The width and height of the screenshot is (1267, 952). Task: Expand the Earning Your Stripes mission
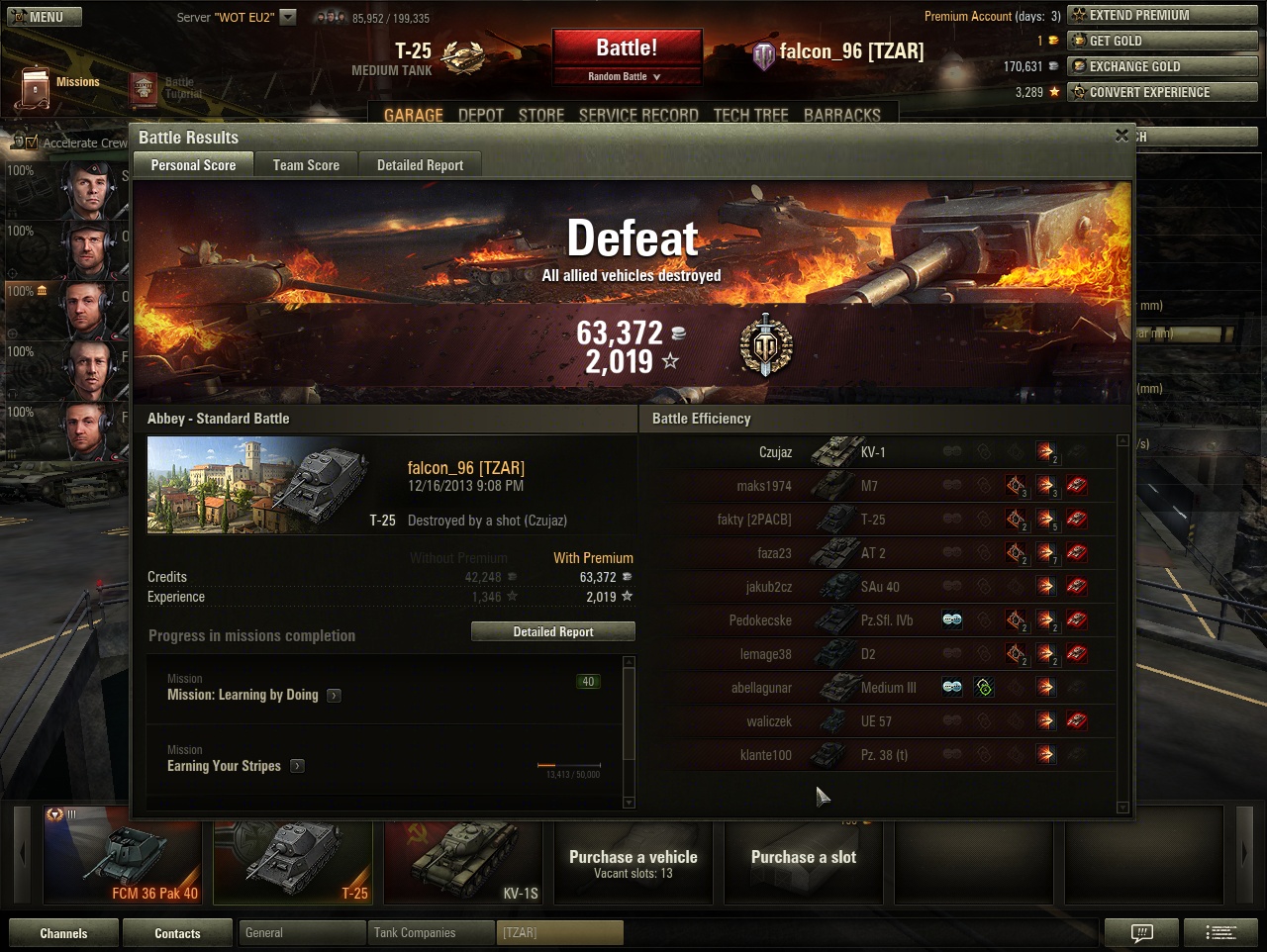(x=297, y=766)
